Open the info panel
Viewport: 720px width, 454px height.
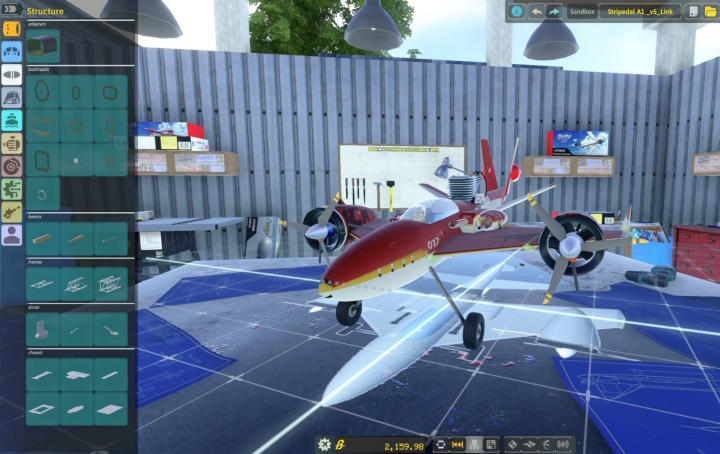tap(517, 12)
